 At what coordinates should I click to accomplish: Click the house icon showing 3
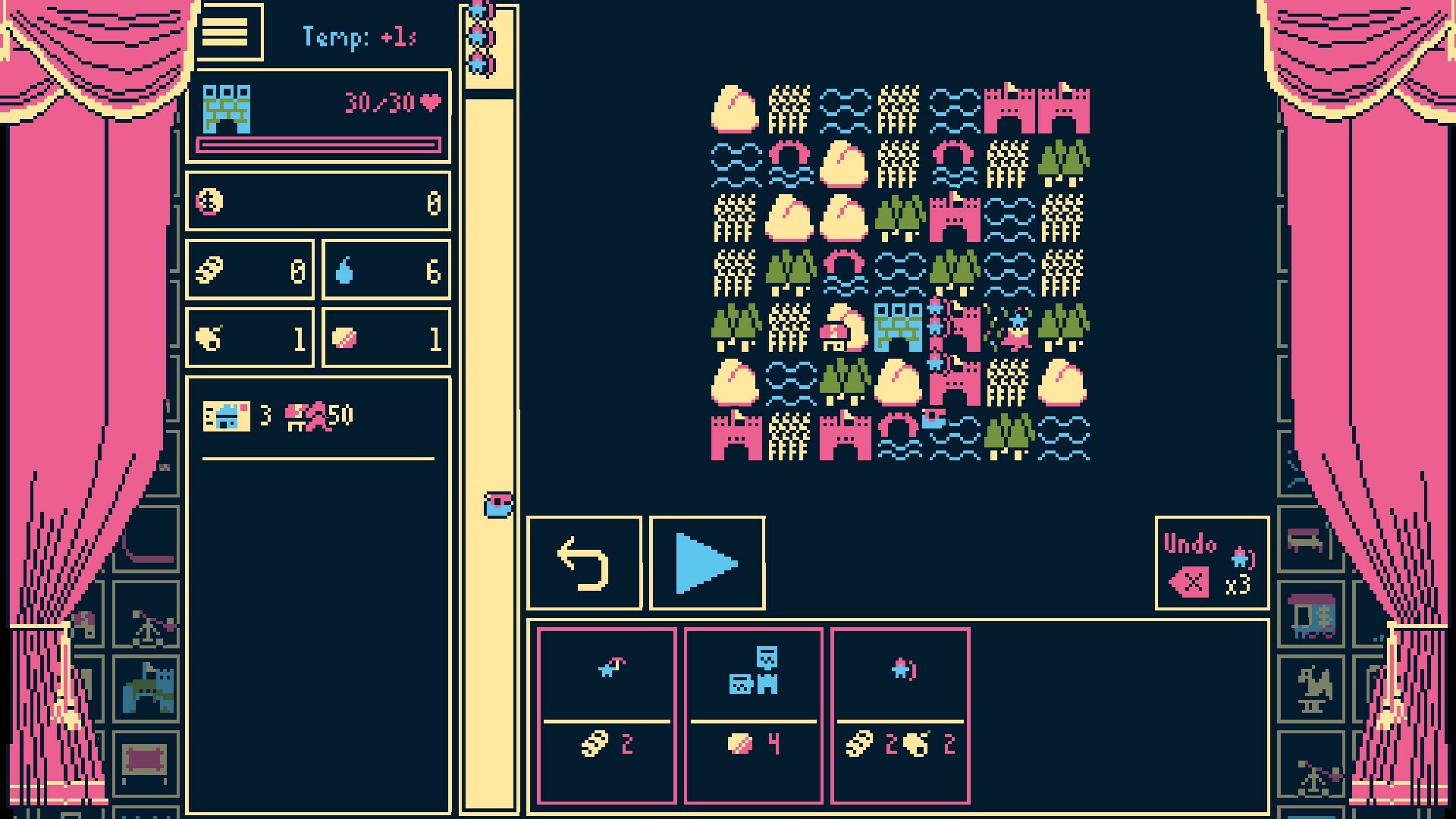[x=225, y=414]
